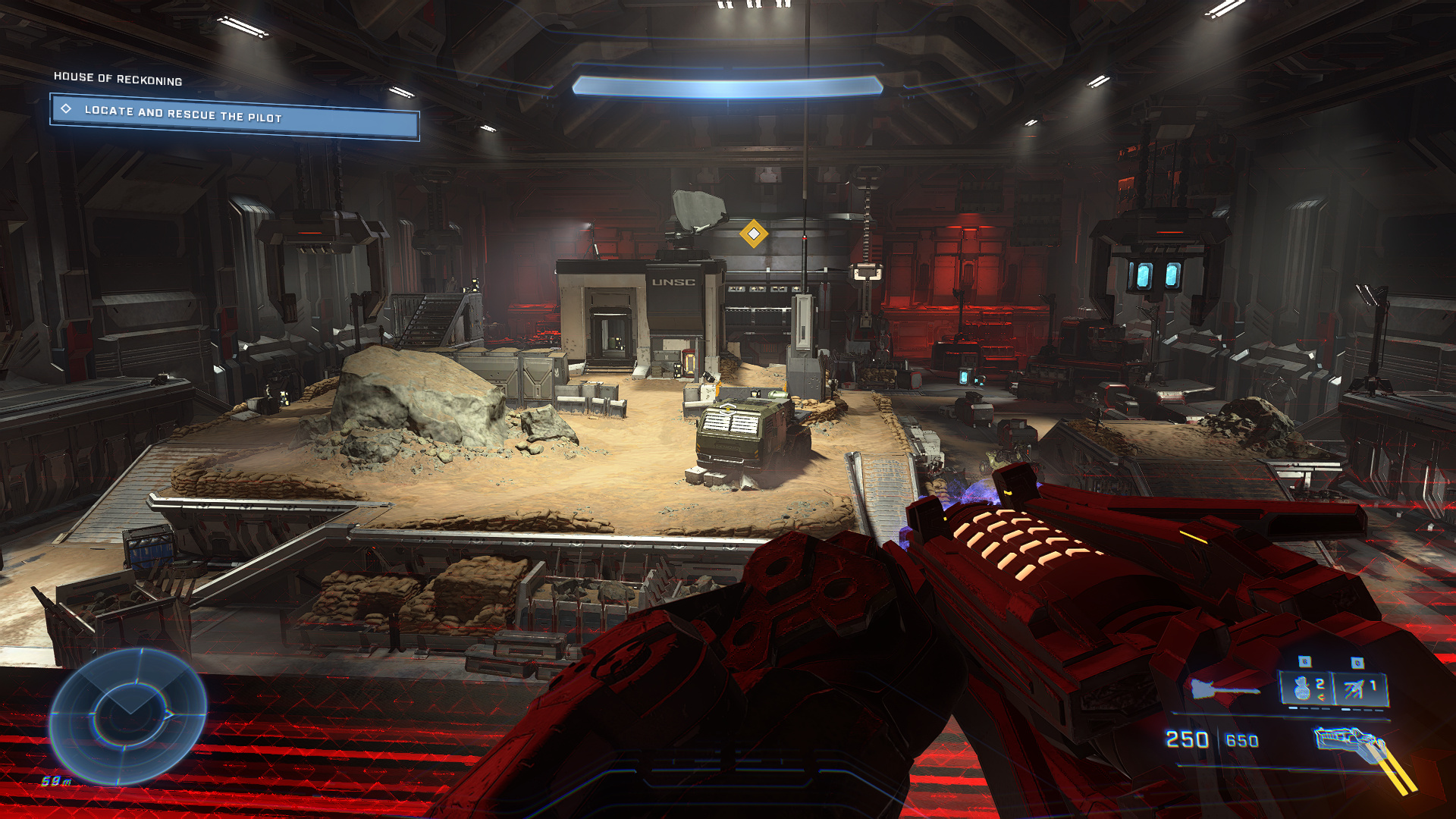Select the 'Locate and Rescue the Pilot' objective tracker
The height and width of the screenshot is (819, 1456).
(234, 115)
